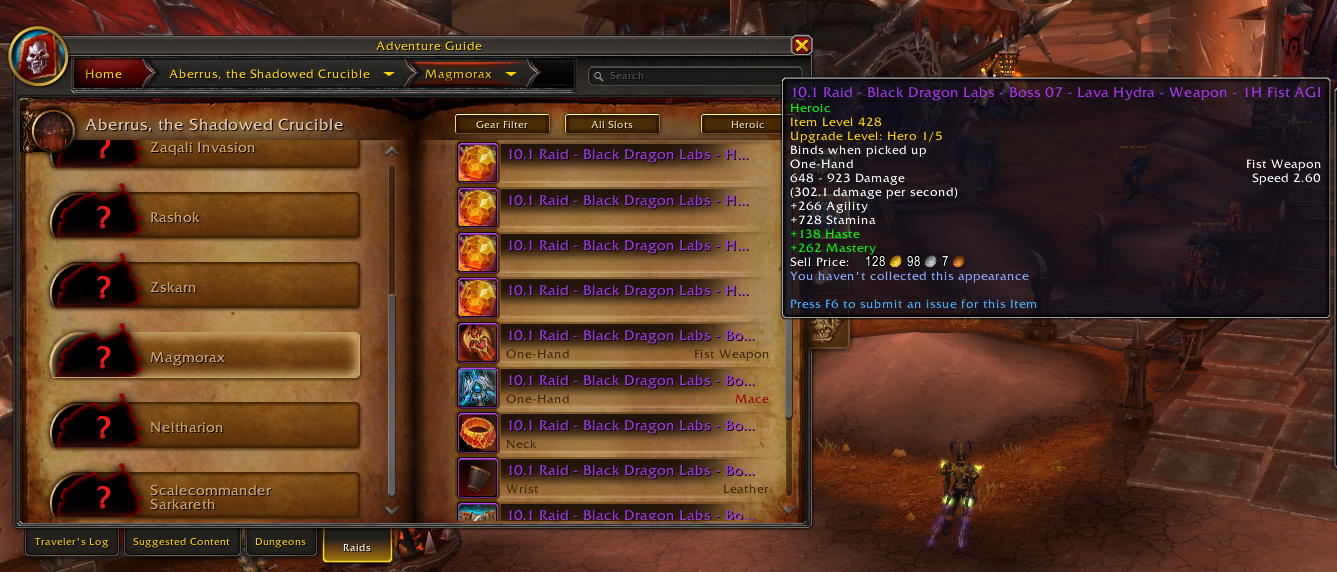Open the All Slots filter
The image size is (1337, 572).
(612, 124)
